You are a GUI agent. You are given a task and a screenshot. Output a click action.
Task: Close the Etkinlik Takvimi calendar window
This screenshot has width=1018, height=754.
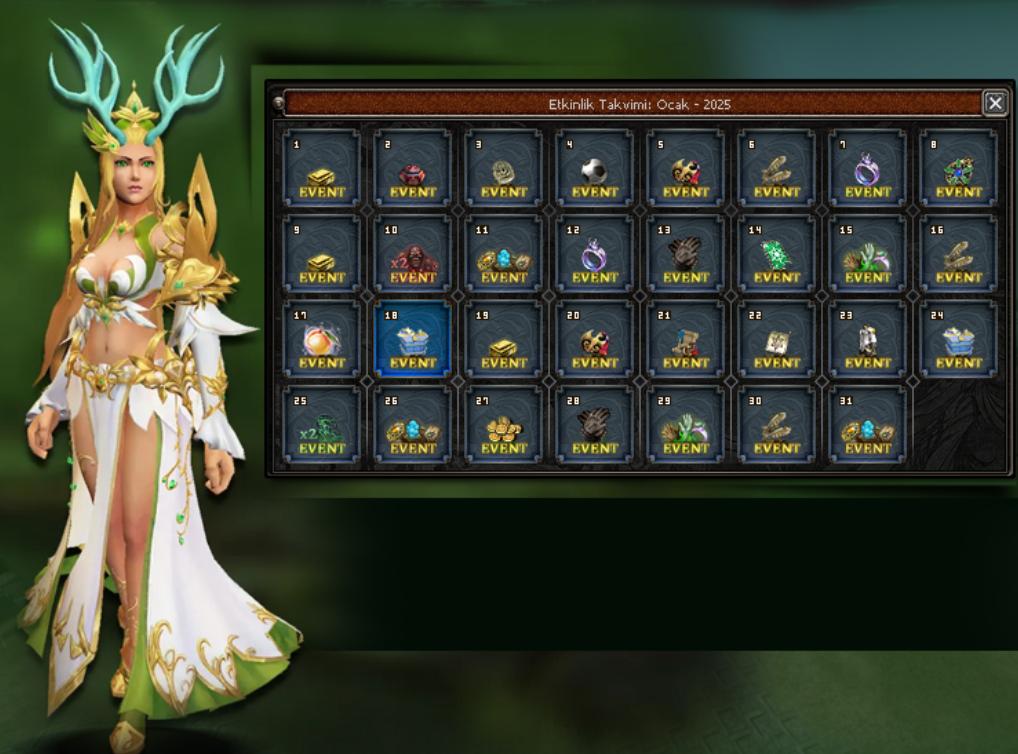[x=994, y=102]
